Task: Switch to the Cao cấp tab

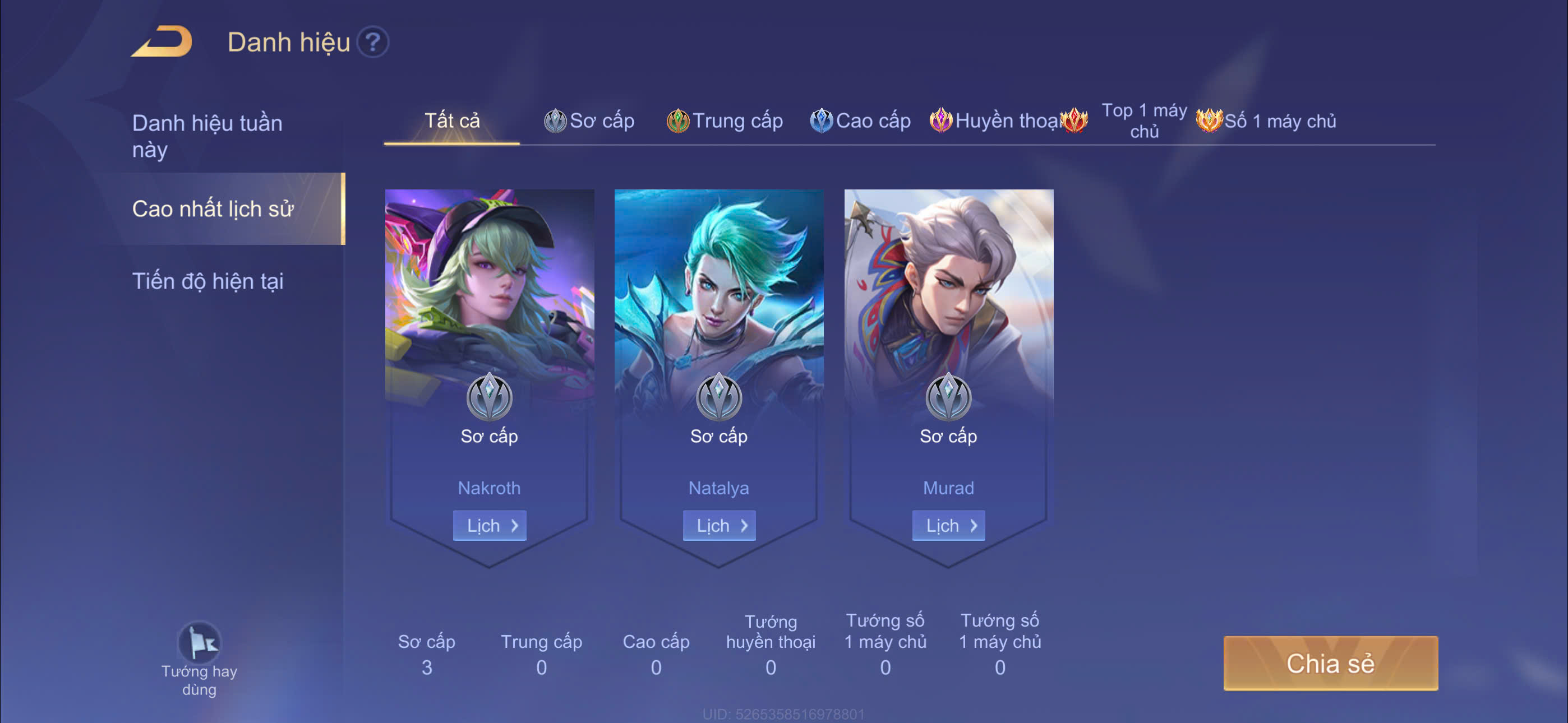Action: 860,121
